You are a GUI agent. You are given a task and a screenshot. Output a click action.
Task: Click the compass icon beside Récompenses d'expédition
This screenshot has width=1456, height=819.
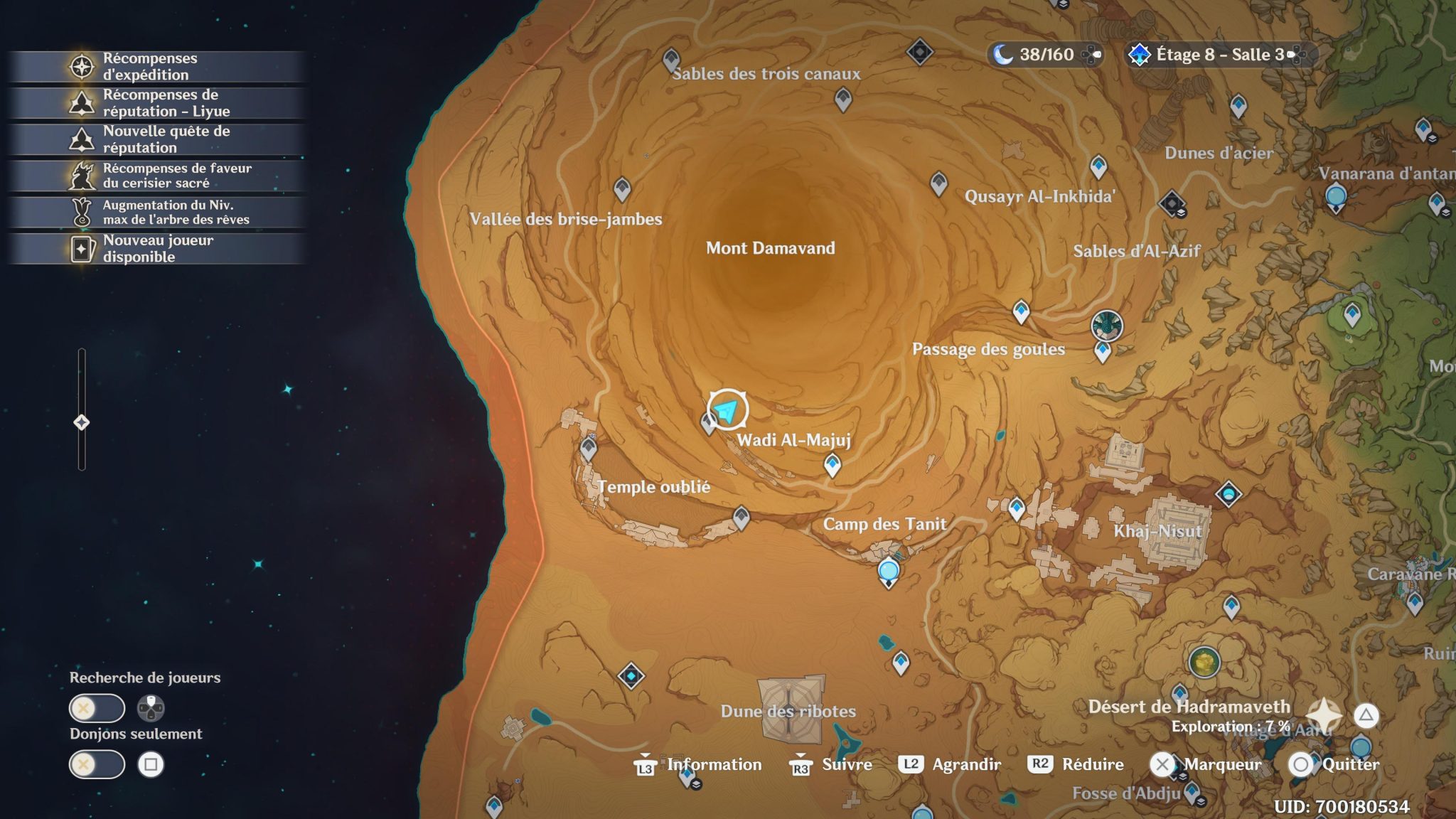click(x=83, y=66)
